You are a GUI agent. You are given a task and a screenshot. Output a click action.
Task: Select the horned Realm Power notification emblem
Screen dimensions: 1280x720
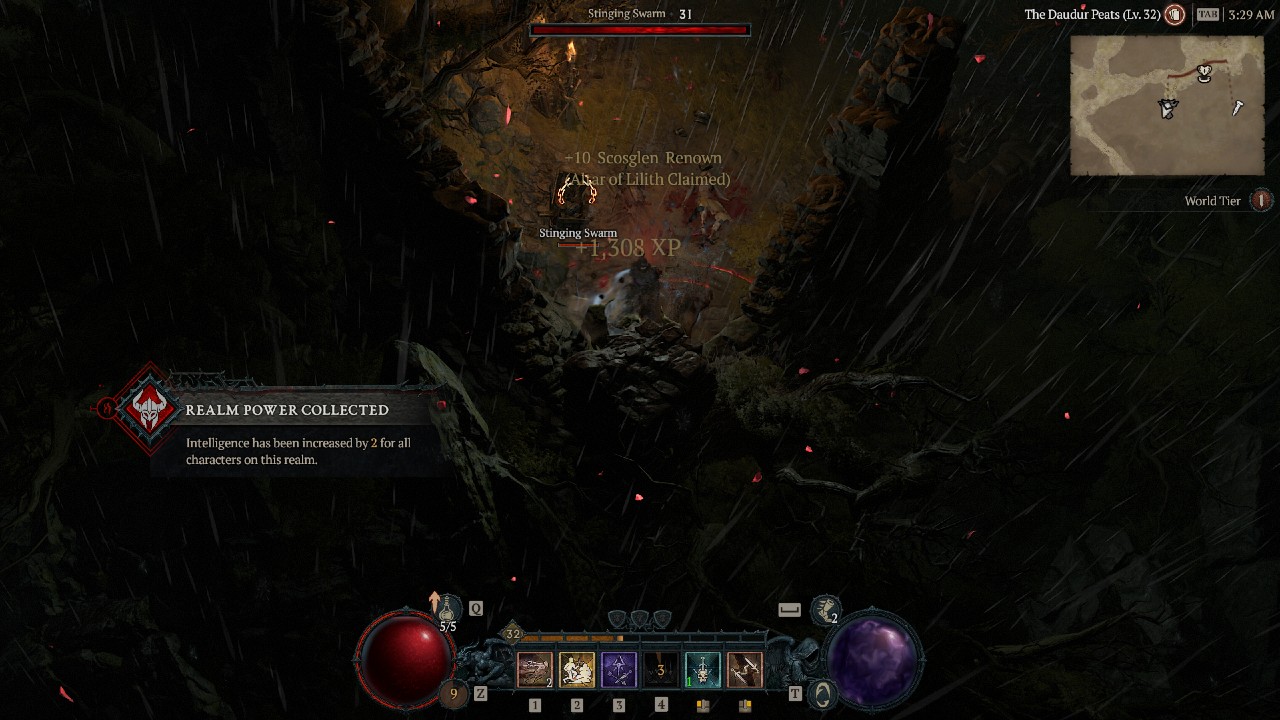click(x=146, y=410)
